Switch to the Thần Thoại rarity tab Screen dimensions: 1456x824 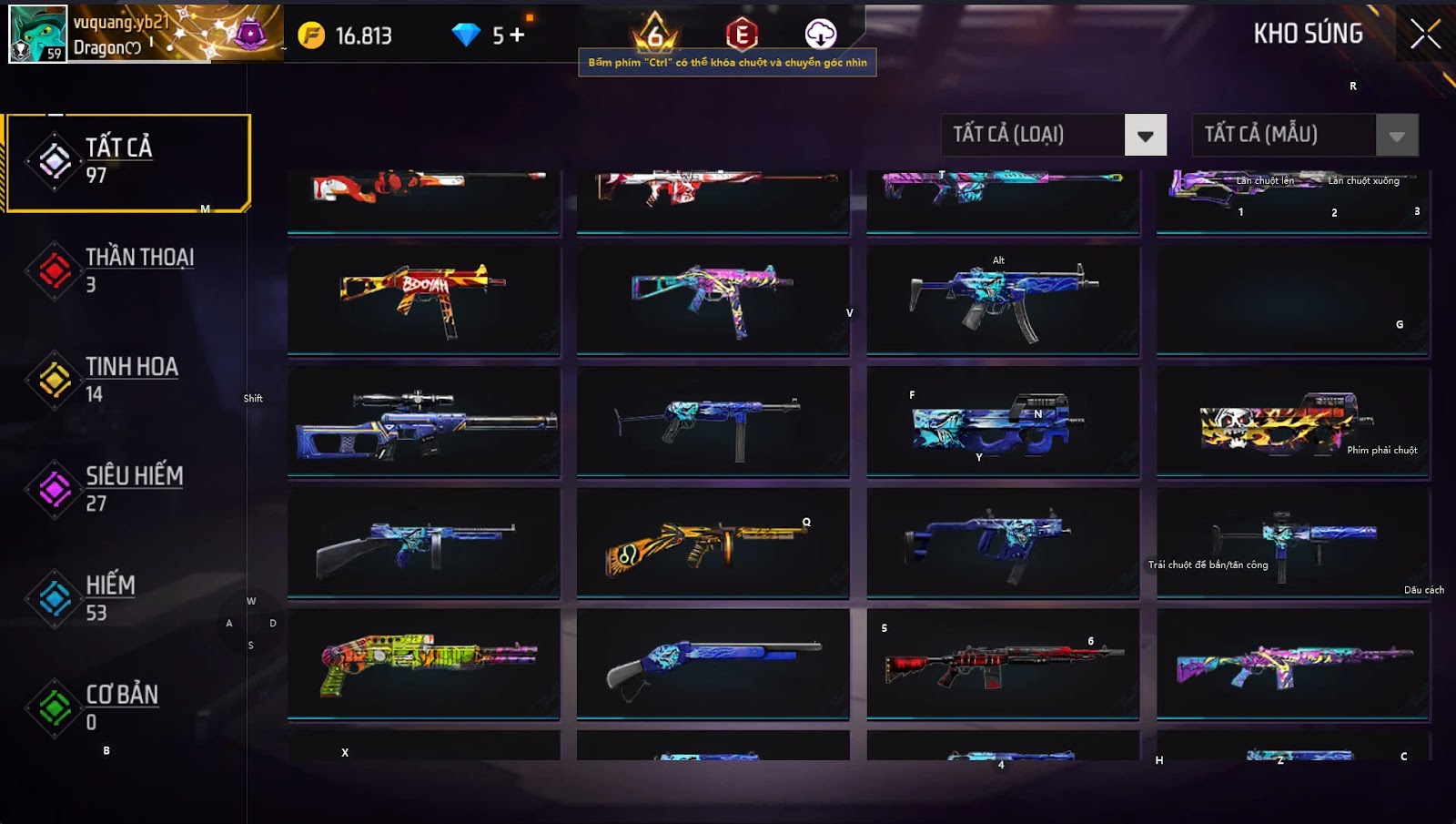[128, 270]
